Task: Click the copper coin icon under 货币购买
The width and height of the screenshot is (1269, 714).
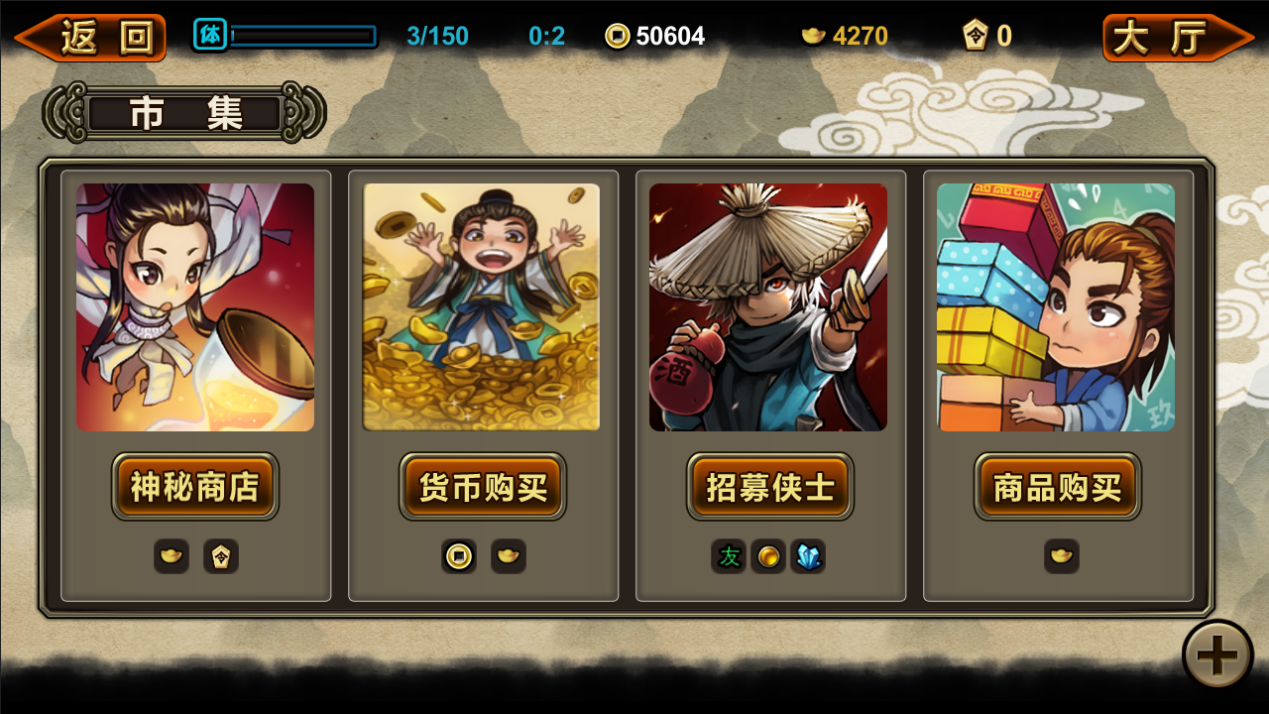Action: point(459,556)
